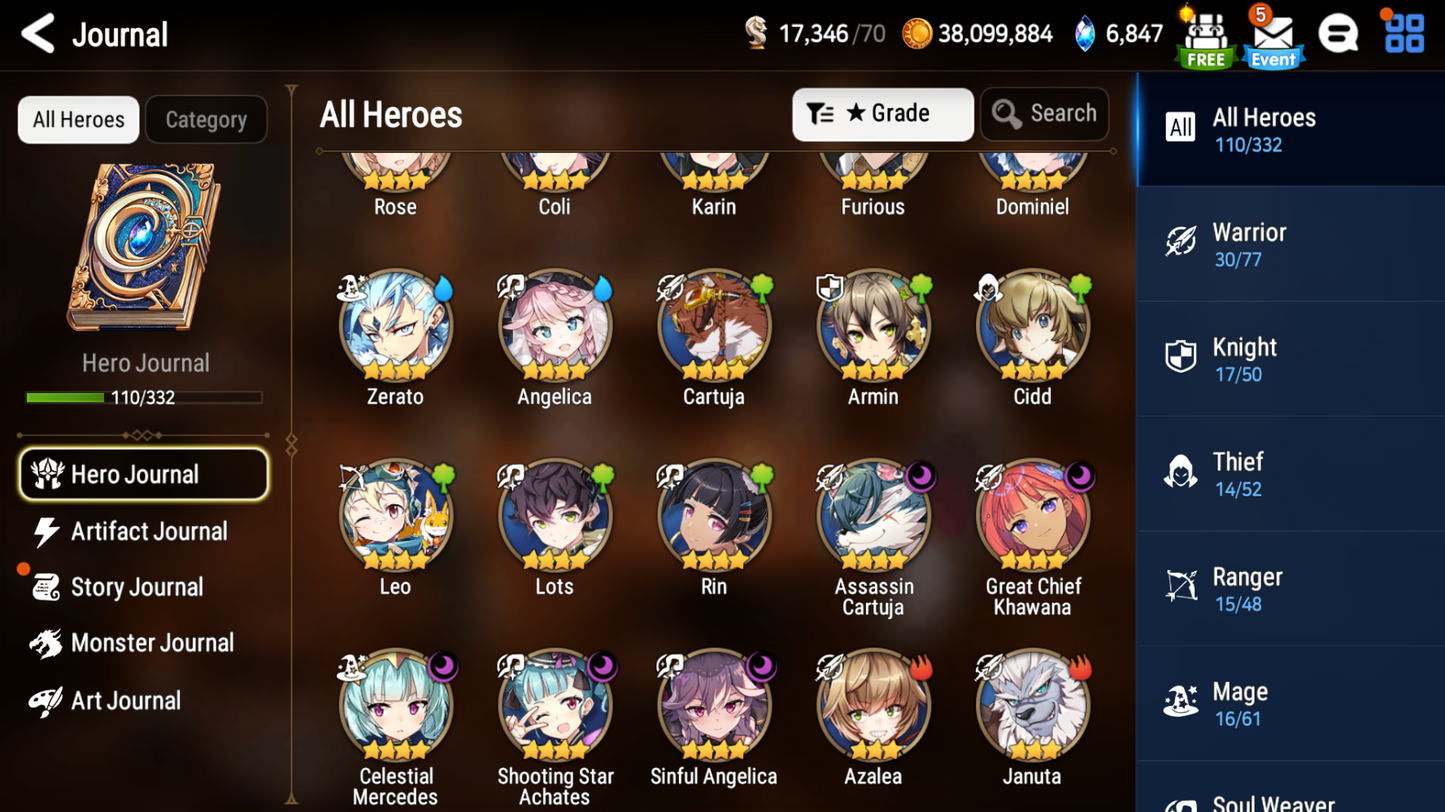Open the Artifact Journal
The image size is (1445, 812).
point(149,531)
